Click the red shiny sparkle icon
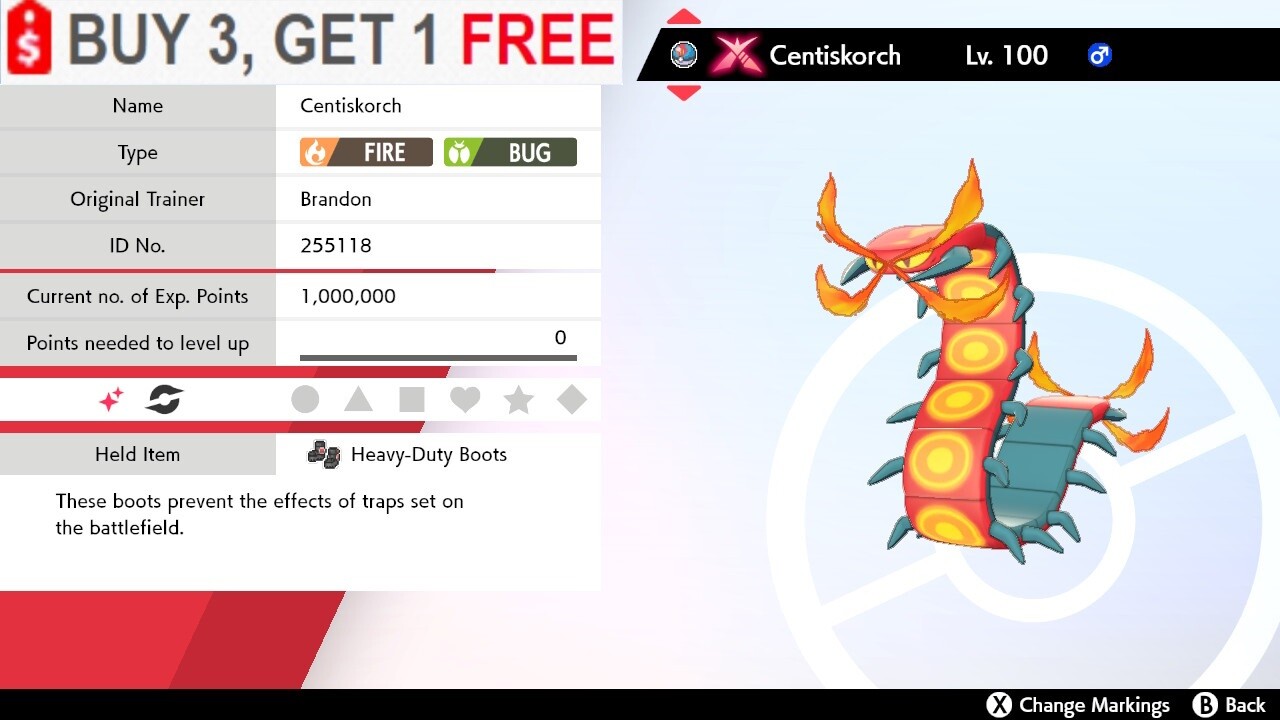This screenshot has height=720, width=1280. click(111, 400)
